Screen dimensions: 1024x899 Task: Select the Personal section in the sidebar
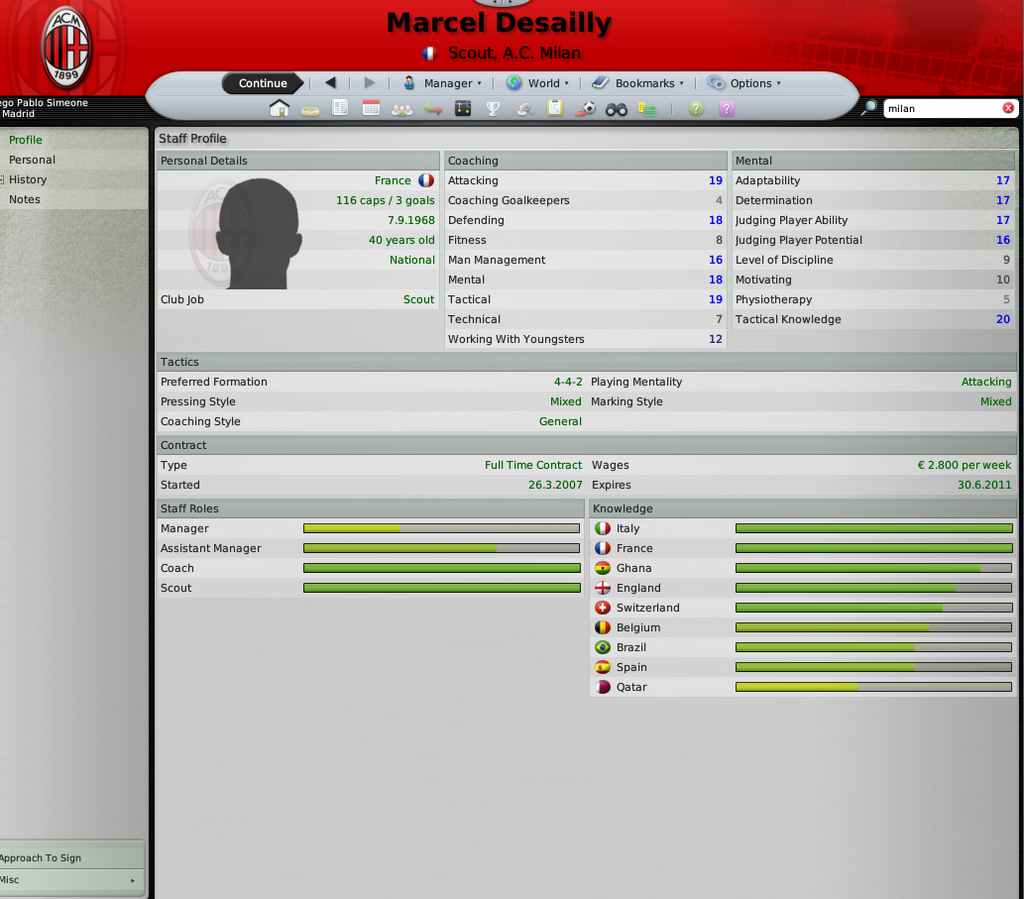(32, 160)
